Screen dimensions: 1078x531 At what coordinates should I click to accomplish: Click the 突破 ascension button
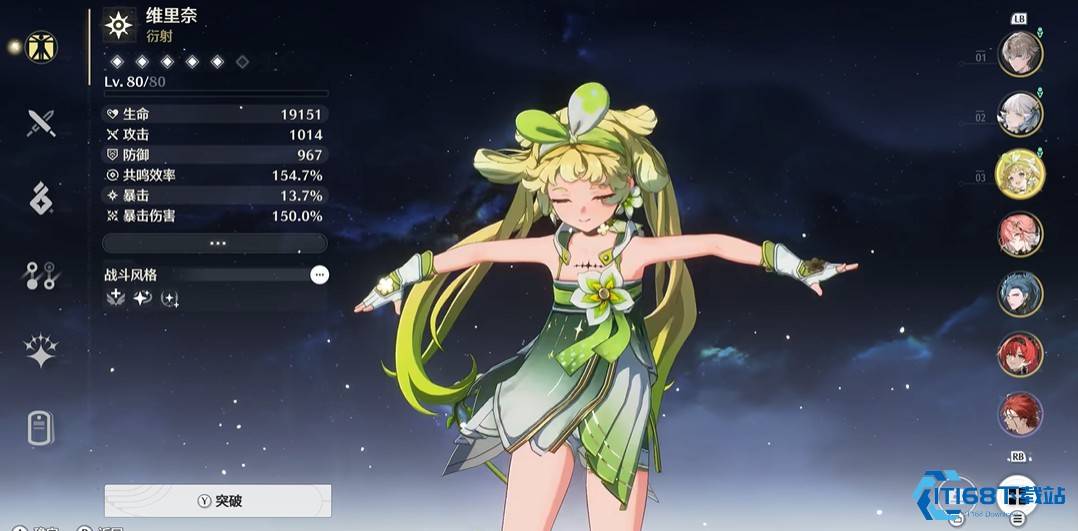(218, 500)
